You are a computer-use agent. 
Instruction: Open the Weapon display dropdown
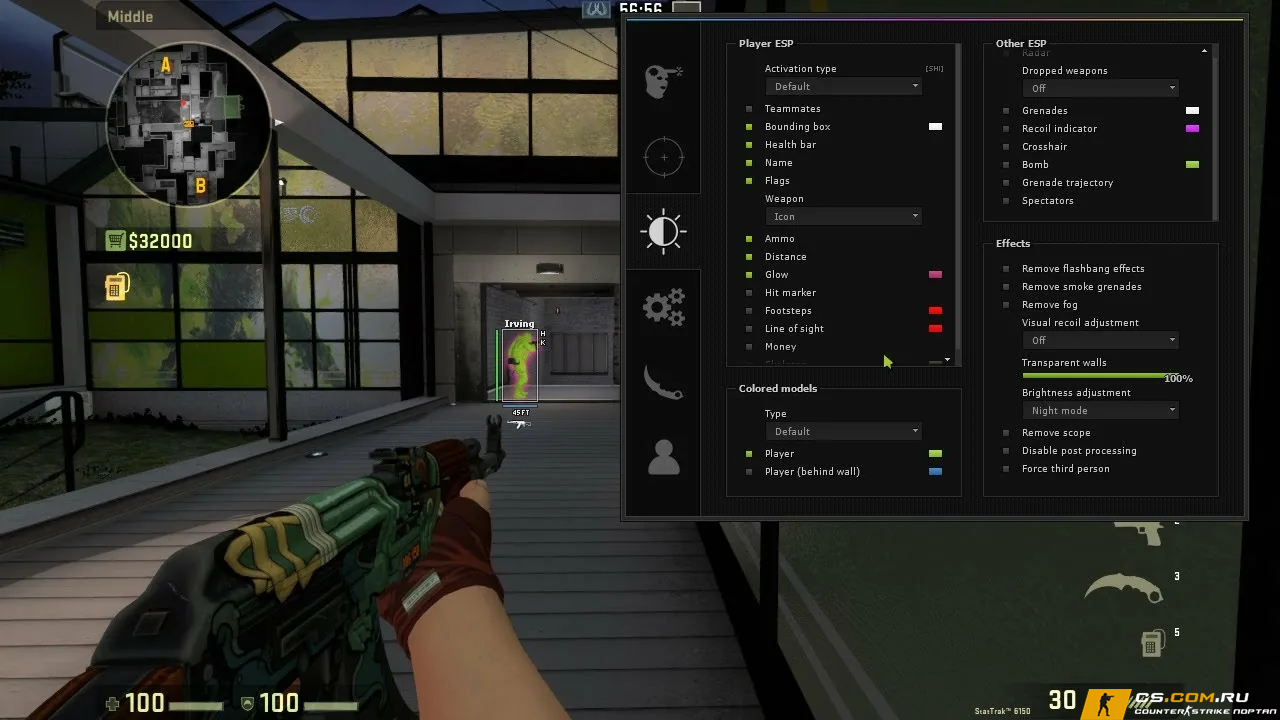(843, 217)
